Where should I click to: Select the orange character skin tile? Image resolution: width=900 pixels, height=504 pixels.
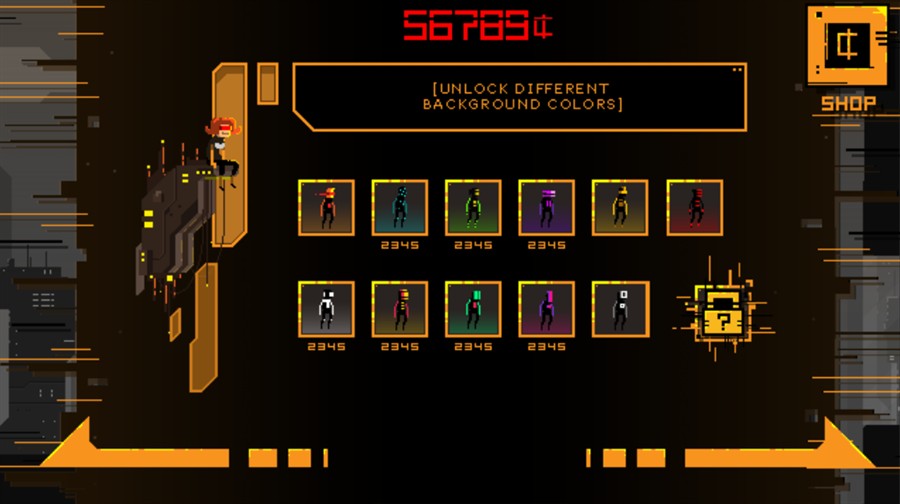[x=326, y=207]
